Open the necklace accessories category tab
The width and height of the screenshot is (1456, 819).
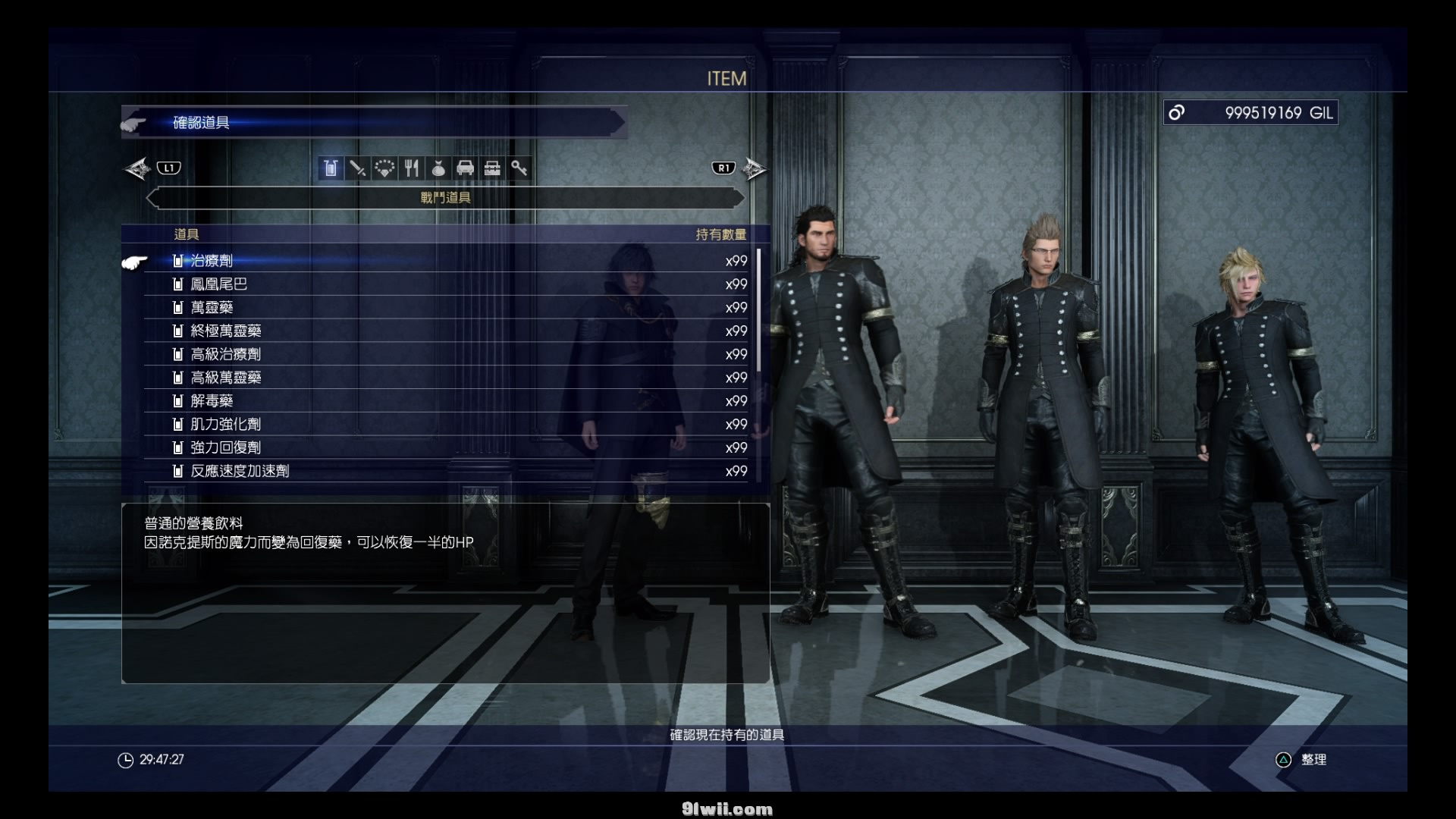(x=384, y=168)
